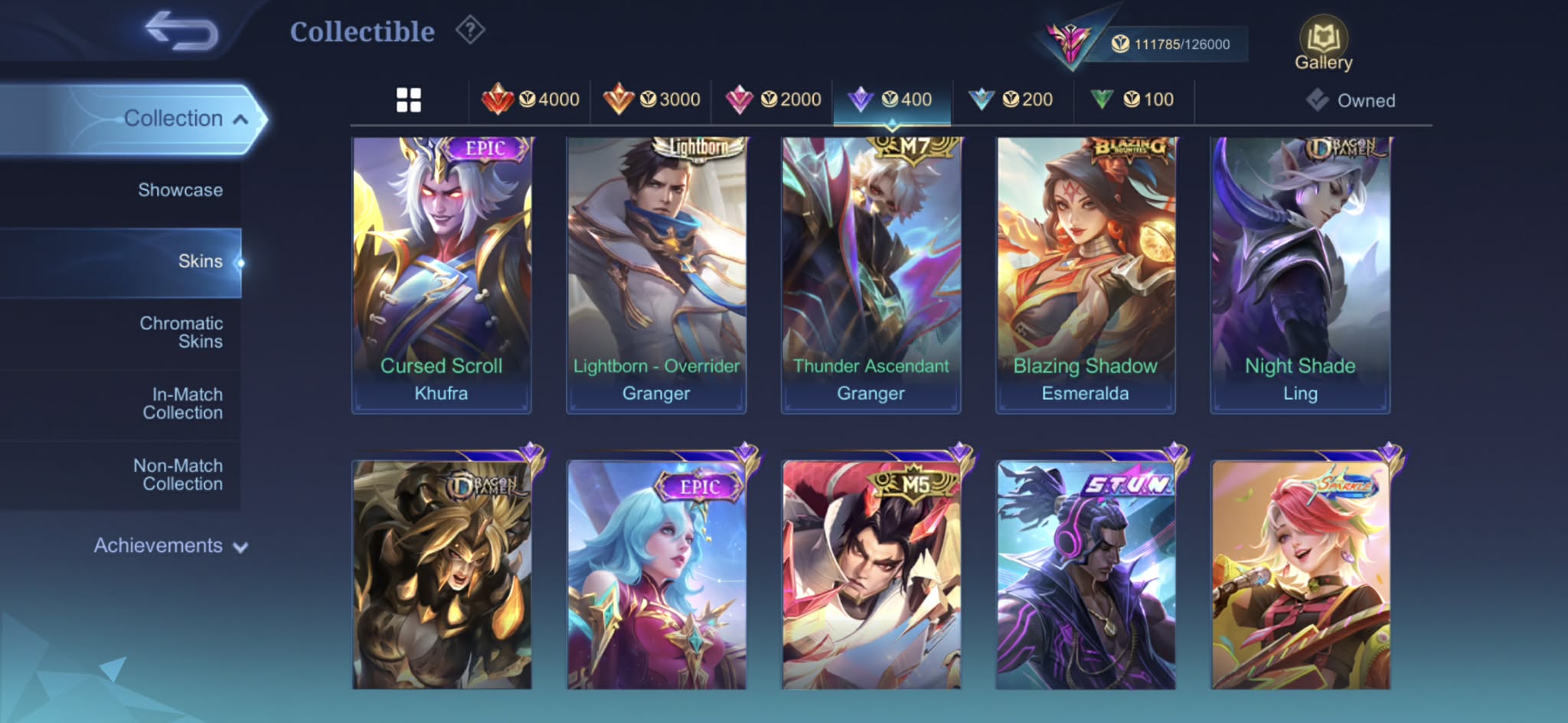The height and width of the screenshot is (723, 1568).
Task: Switch to the 3000 points tier tab
Action: 652,100
